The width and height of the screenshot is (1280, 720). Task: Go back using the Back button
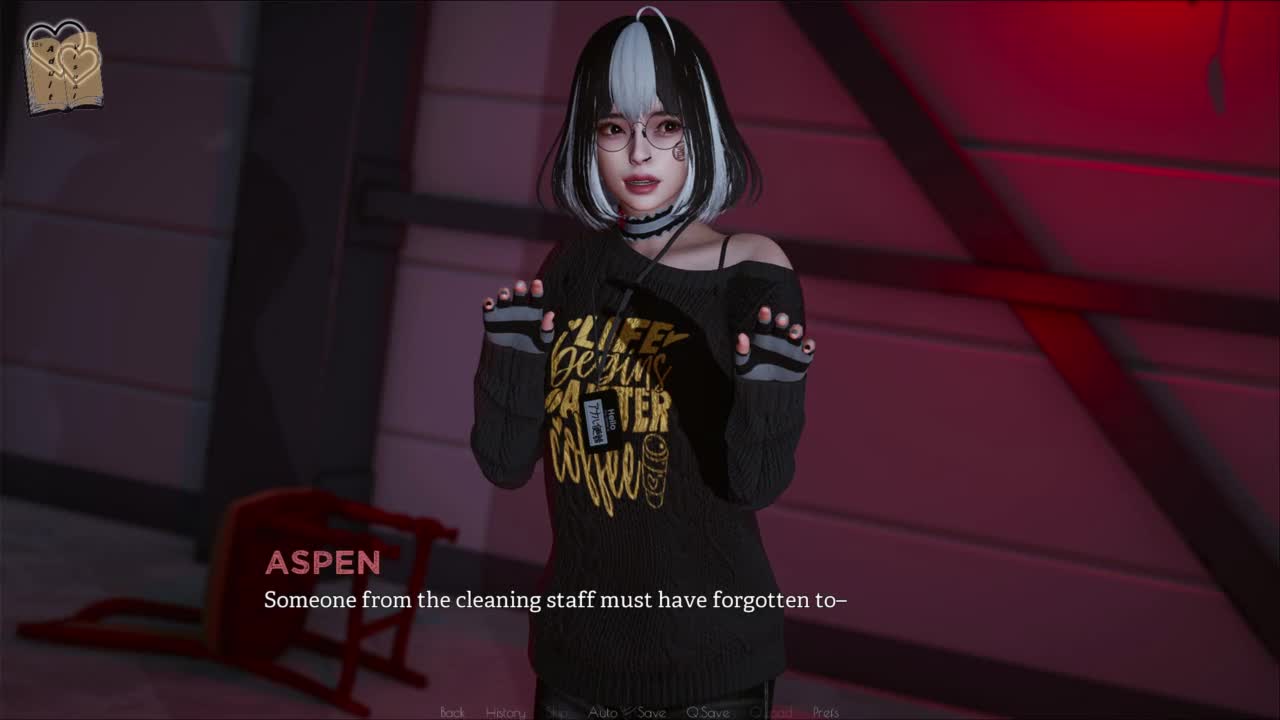pyautogui.click(x=452, y=712)
